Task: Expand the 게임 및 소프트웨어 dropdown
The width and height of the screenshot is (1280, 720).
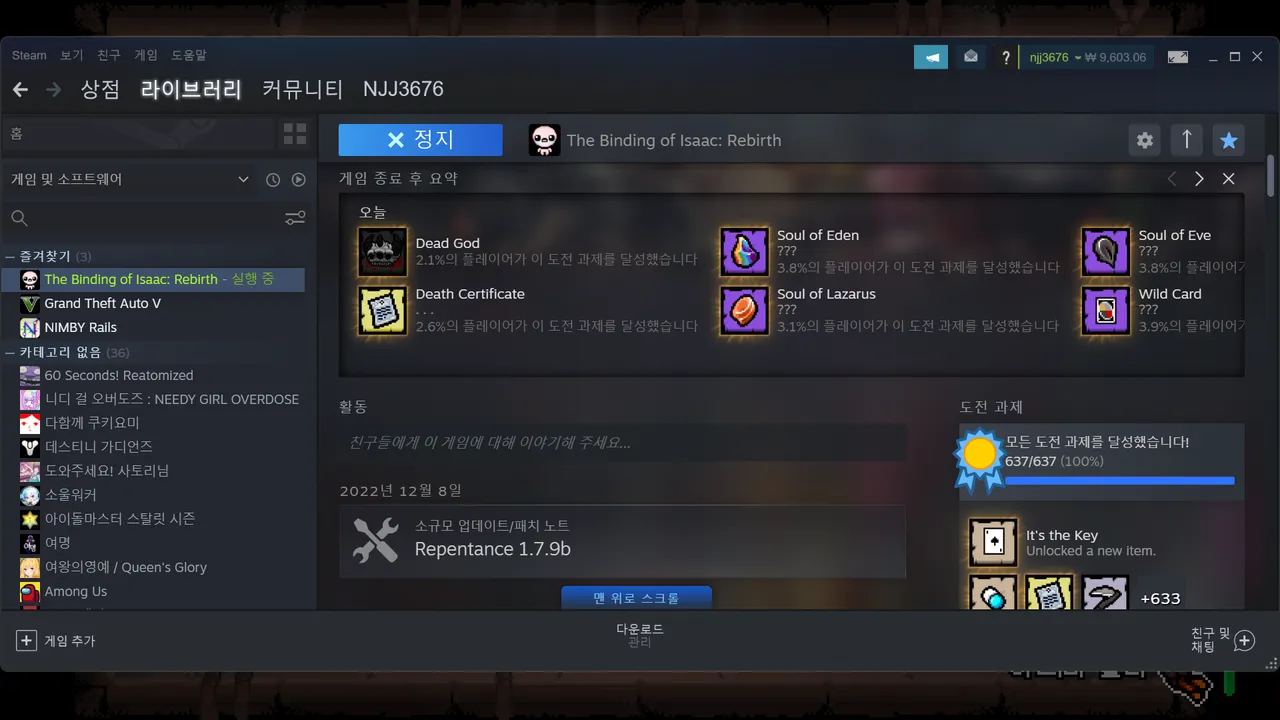Action: tap(243, 179)
